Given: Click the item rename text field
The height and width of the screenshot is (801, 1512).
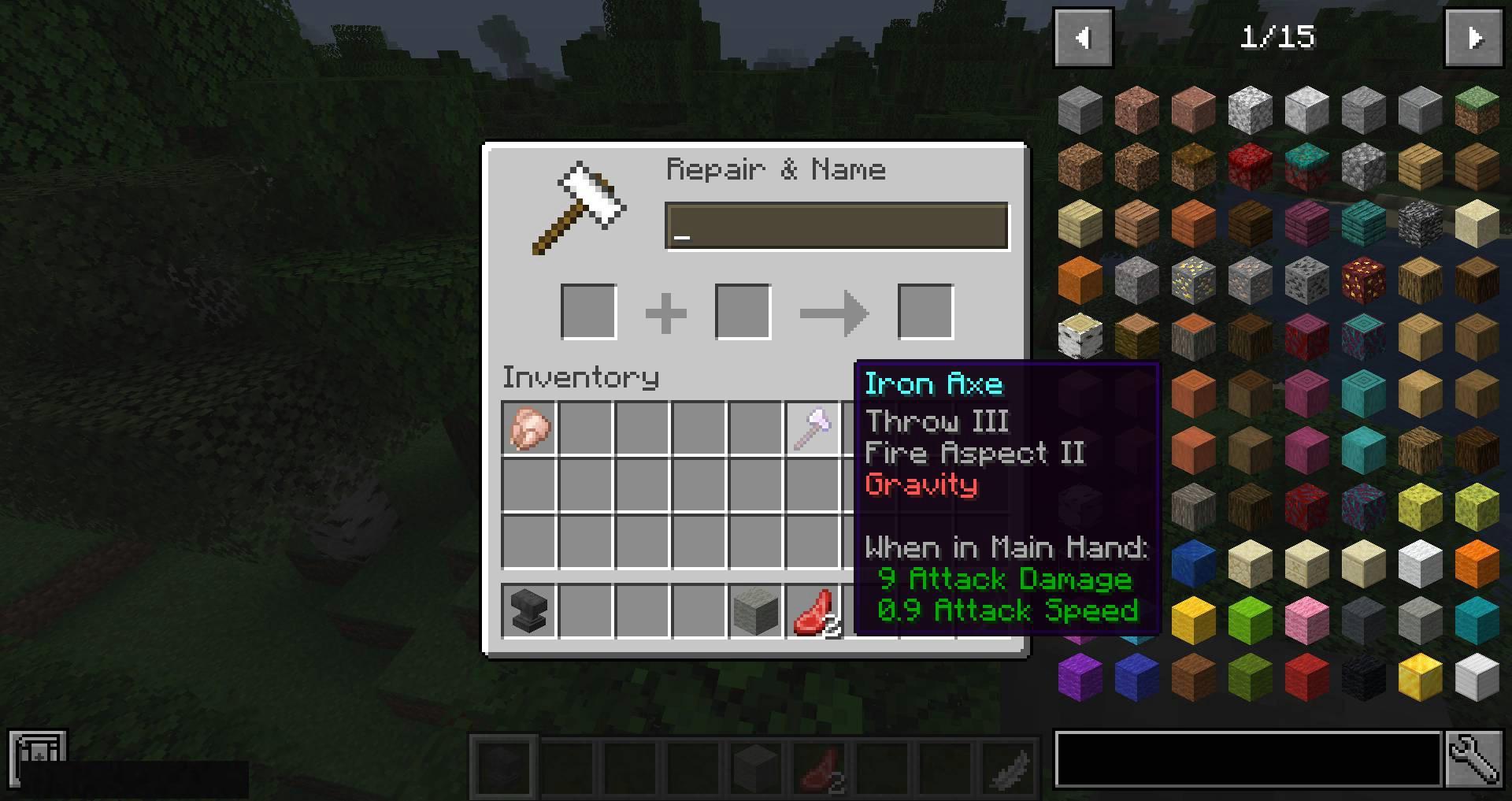Looking at the screenshot, I should [x=836, y=227].
